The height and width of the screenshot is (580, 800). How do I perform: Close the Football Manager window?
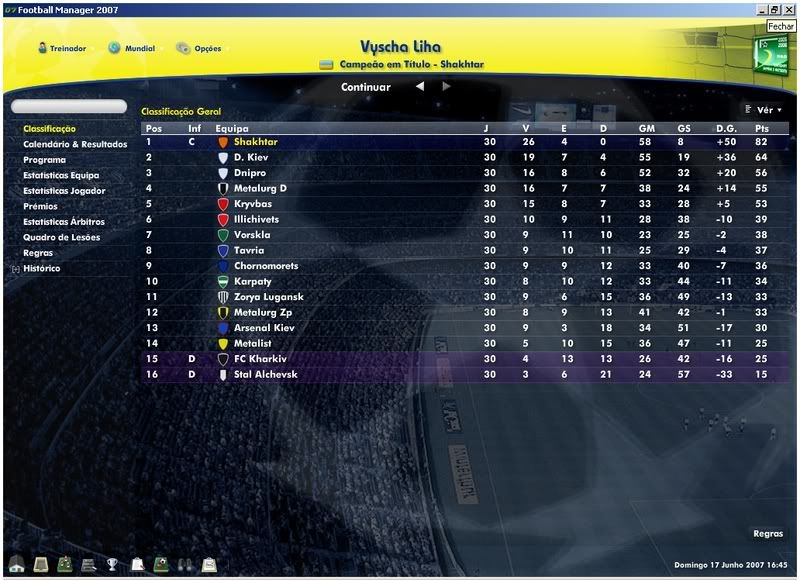[788, 9]
